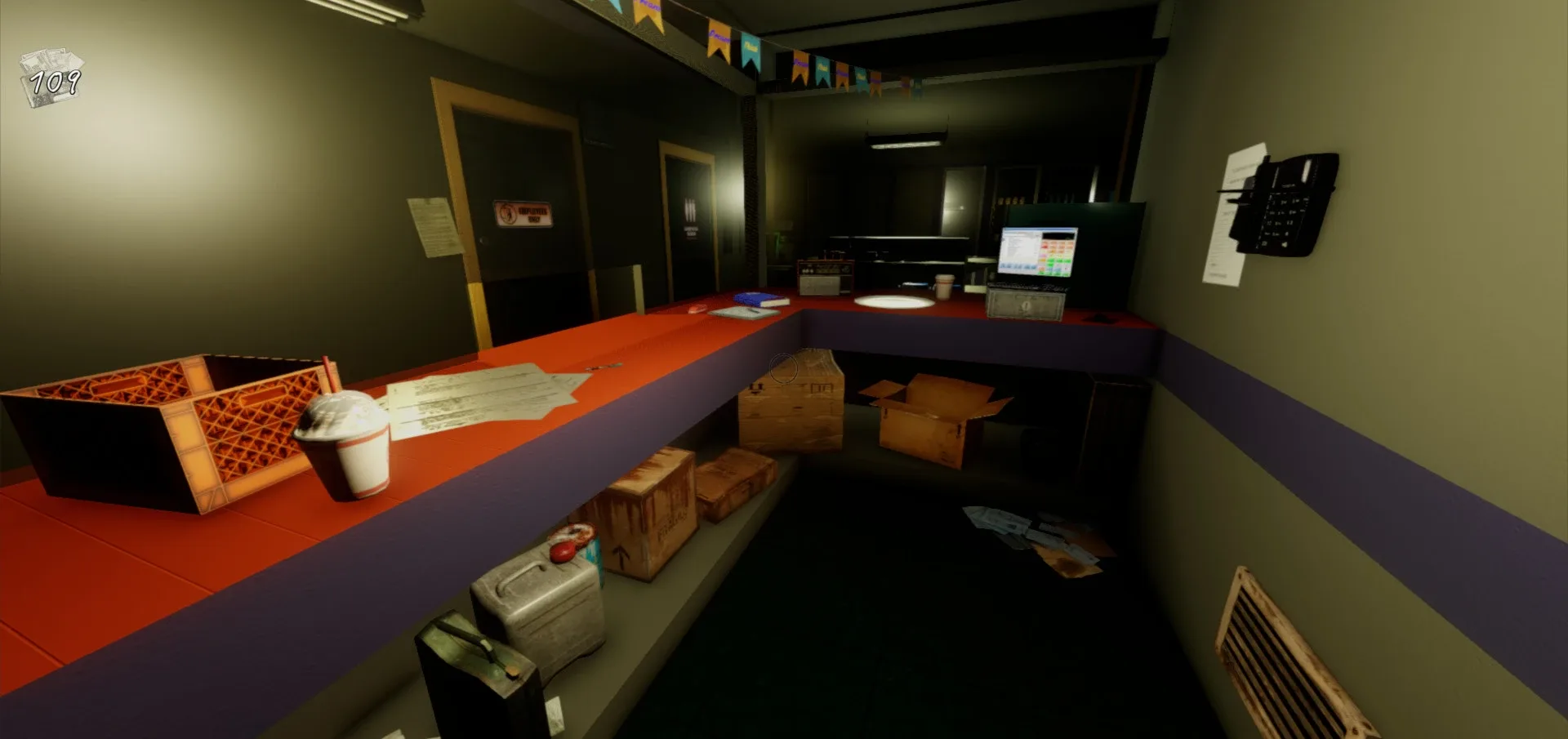This screenshot has height=739, width=1568.
Task: Toggle the left dial on the radio faceplate
Action: coord(804,270)
